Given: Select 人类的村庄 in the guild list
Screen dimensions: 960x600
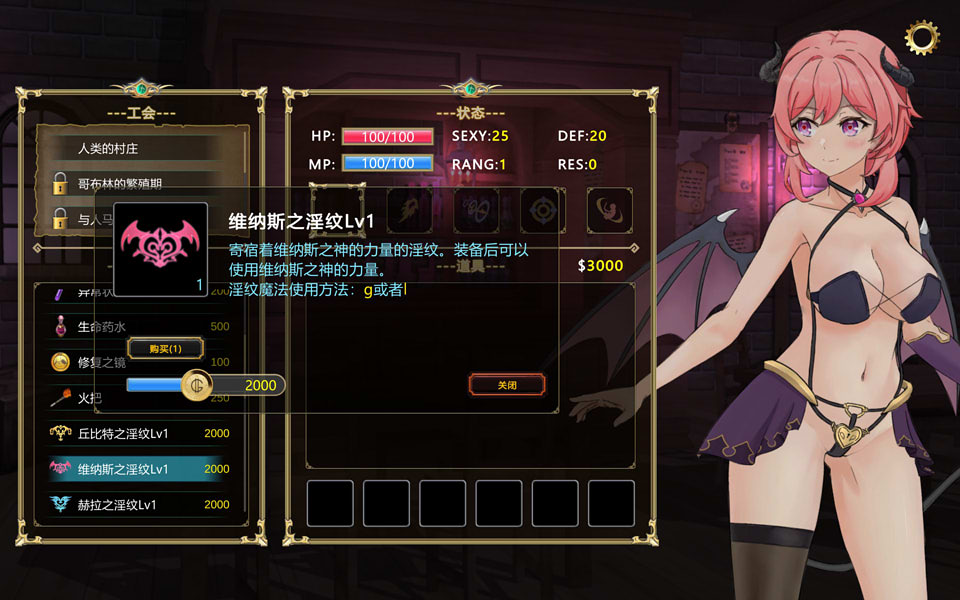Looking at the screenshot, I should coord(130,148).
